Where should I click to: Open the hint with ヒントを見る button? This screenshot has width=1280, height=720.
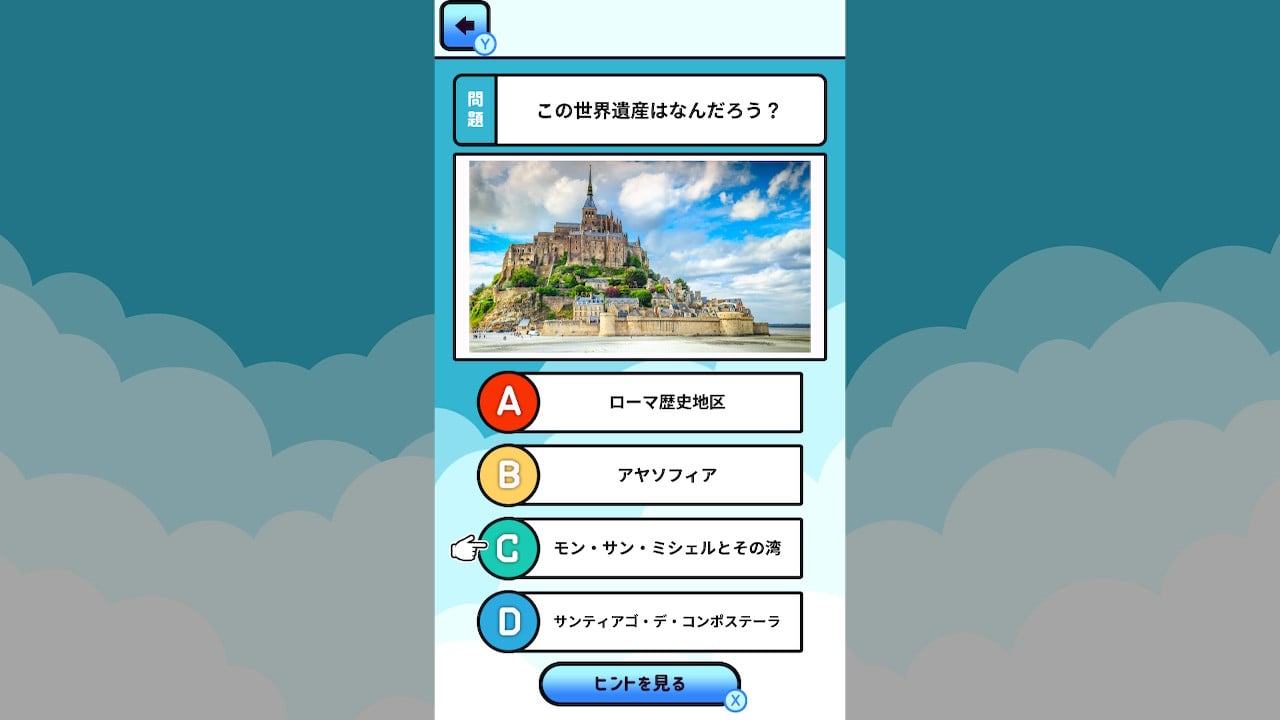point(640,684)
